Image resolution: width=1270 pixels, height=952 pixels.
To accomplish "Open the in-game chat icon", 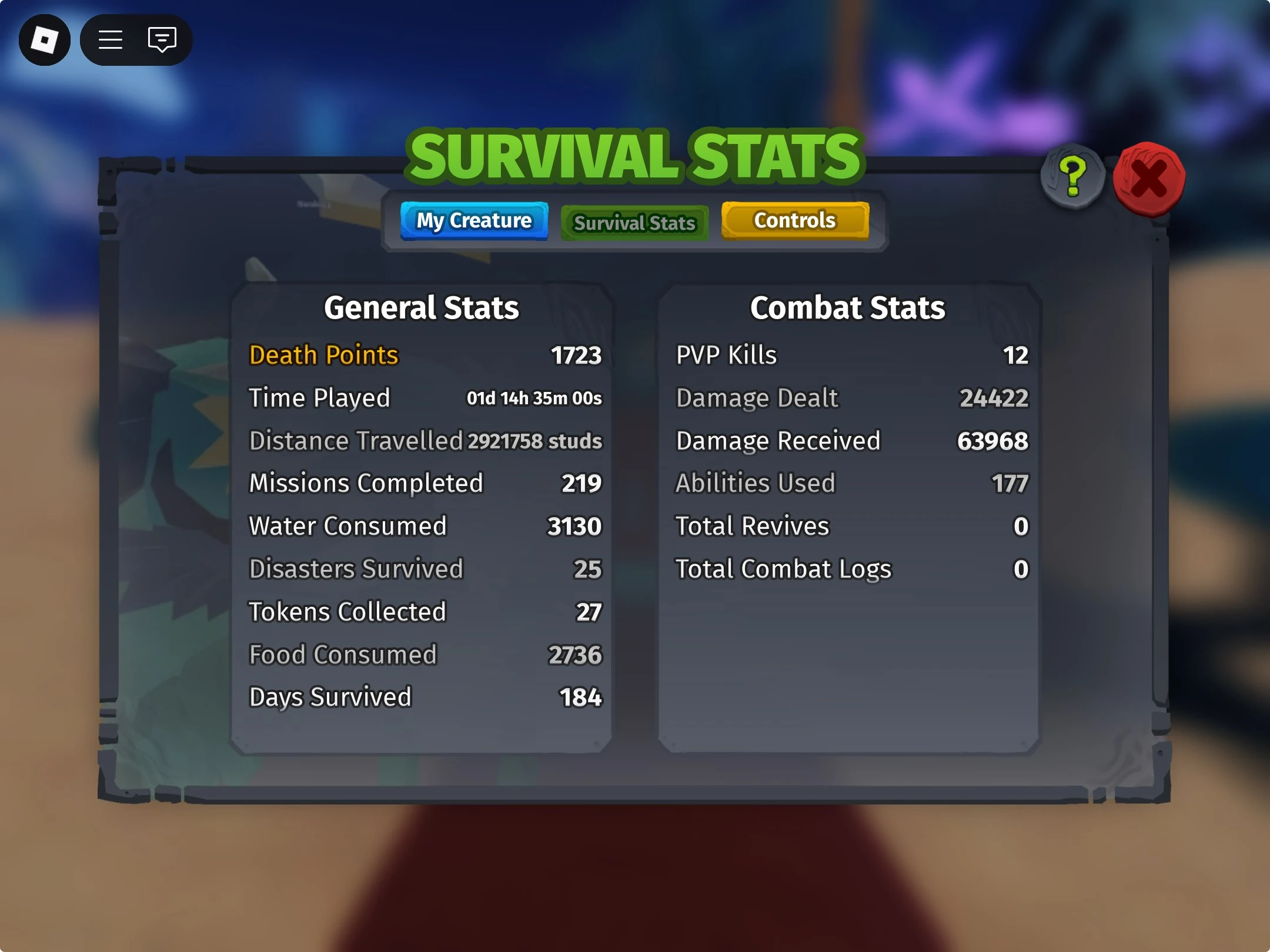I will 162,40.
